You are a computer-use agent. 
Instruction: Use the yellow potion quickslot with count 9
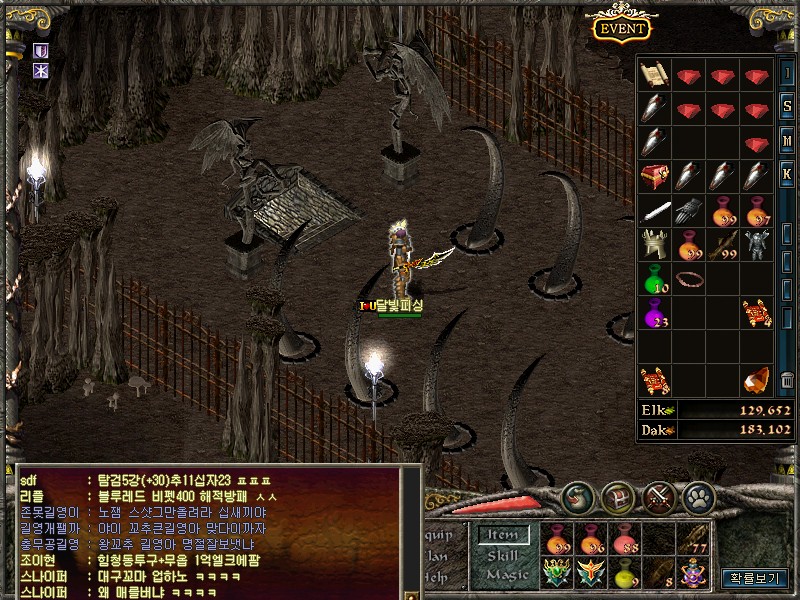coord(625,574)
